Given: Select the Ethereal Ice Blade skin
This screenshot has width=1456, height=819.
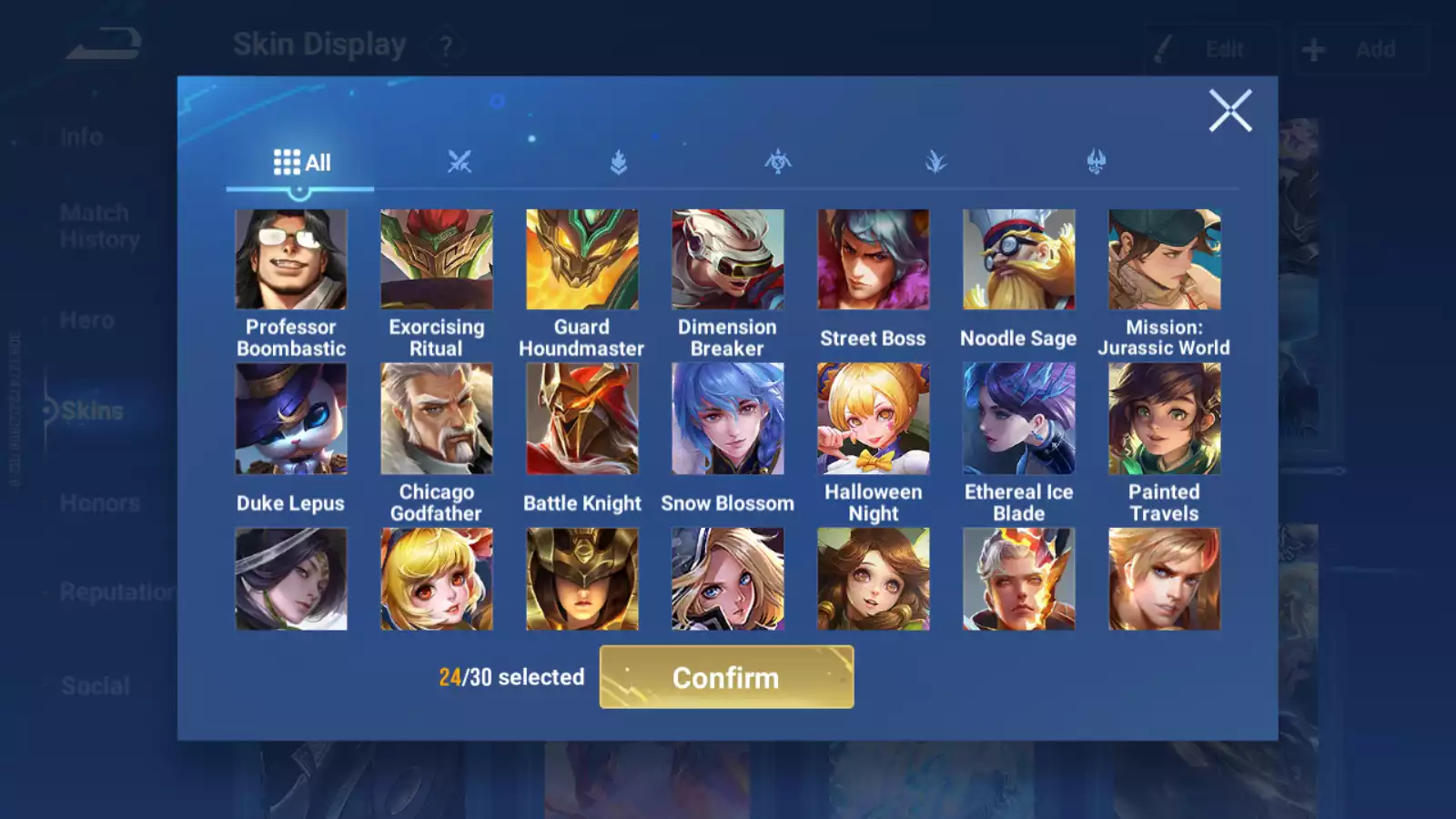Looking at the screenshot, I should 1019,420.
